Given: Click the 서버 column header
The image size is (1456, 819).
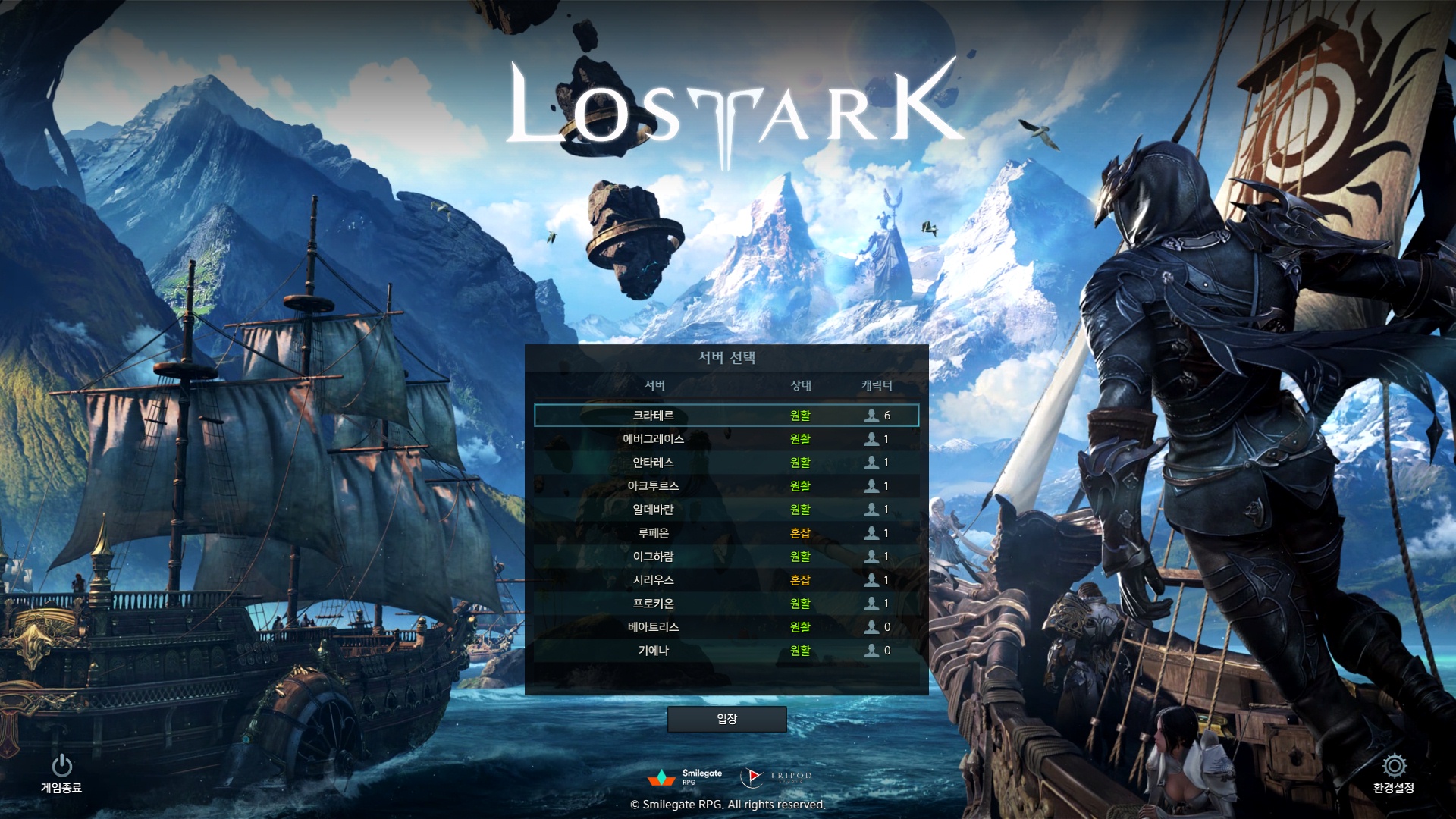Looking at the screenshot, I should tap(654, 385).
